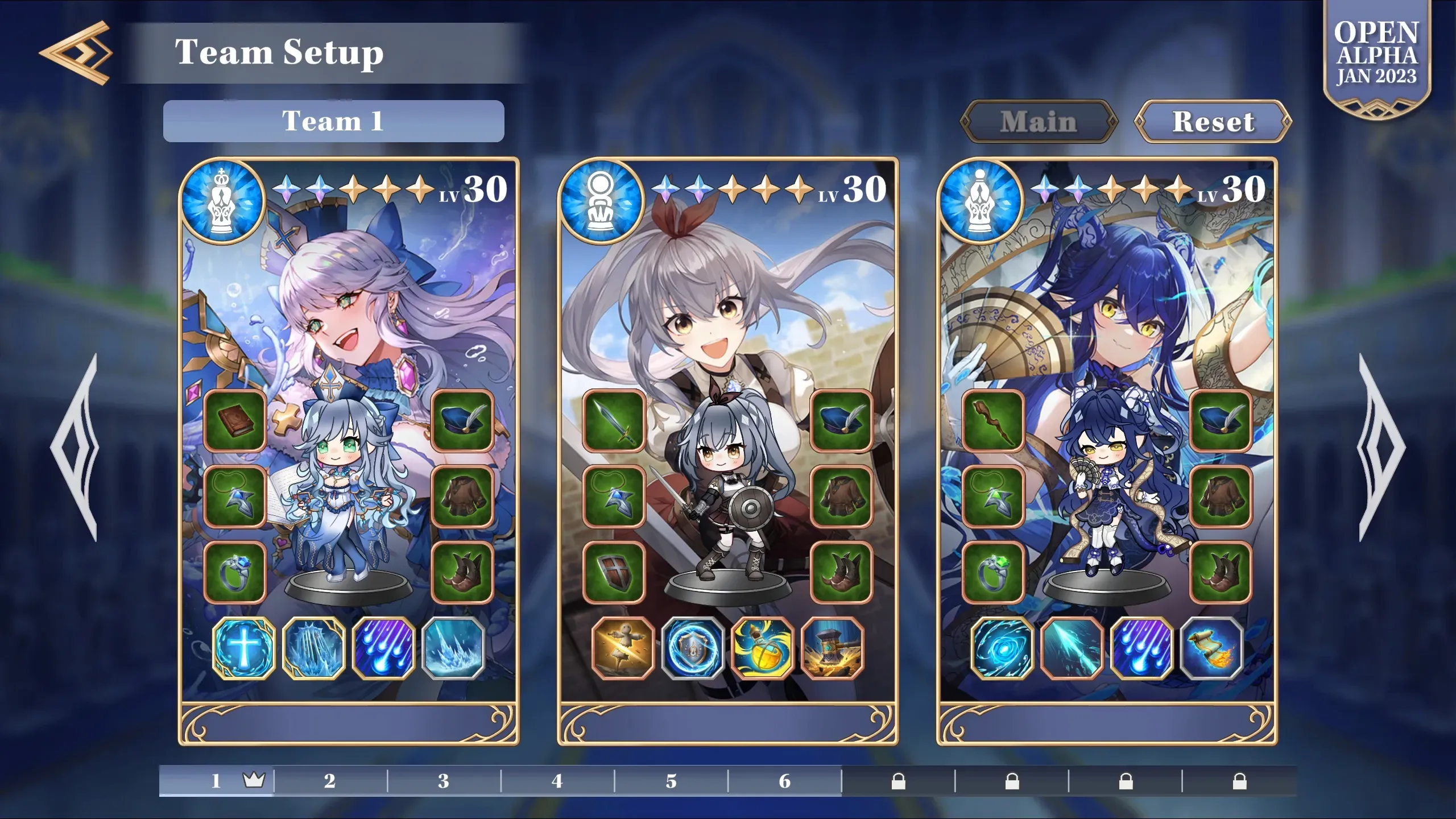The width and height of the screenshot is (1456, 819).
Task: Select the yellow potion skill icon
Action: 763,648
